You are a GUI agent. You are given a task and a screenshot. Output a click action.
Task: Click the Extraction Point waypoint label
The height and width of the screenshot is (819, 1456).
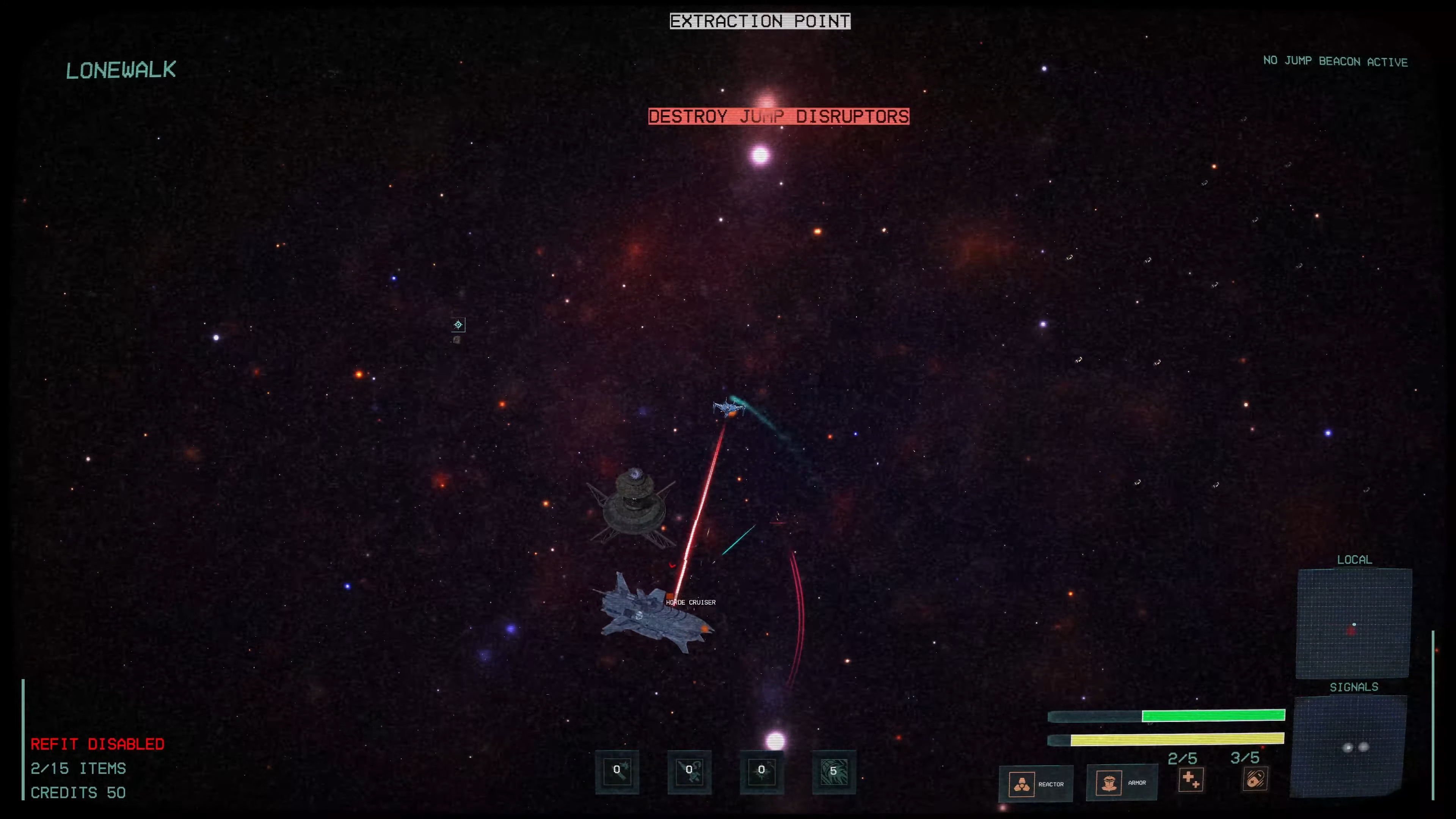tap(759, 22)
